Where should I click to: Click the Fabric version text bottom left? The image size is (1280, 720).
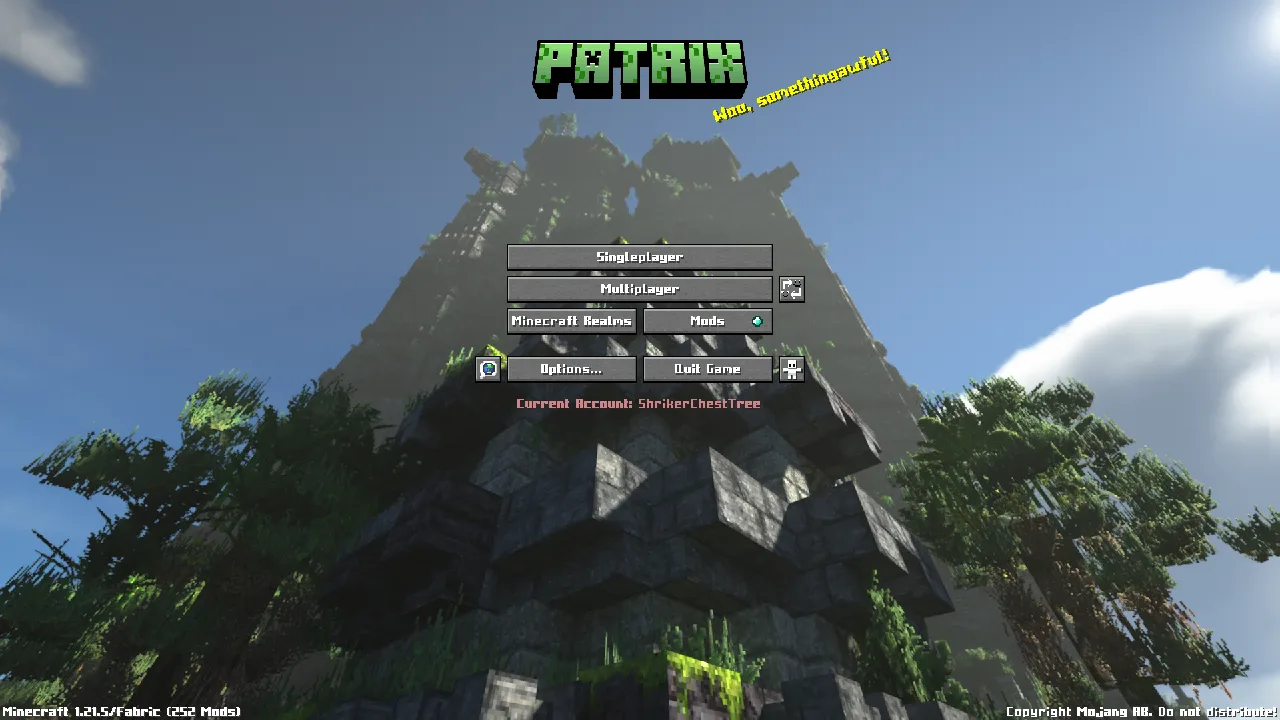tap(120, 711)
